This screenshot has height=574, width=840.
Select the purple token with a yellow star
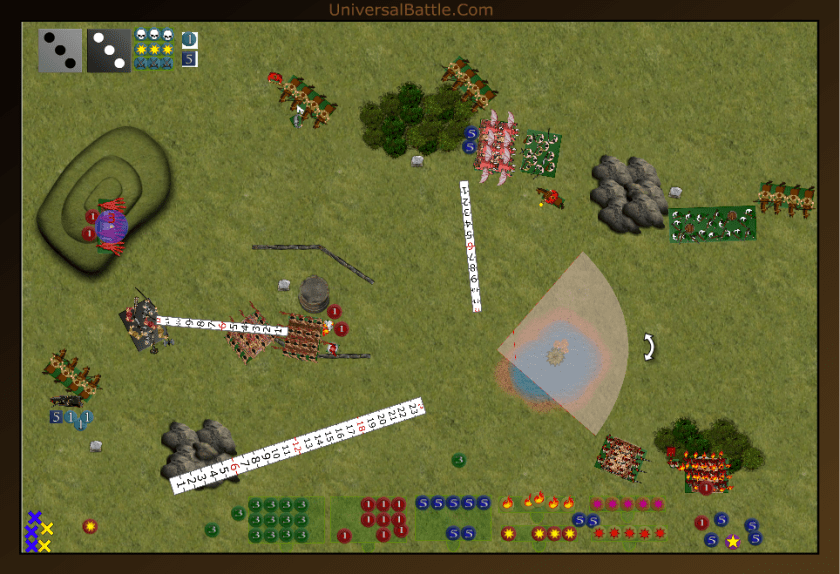click(732, 541)
